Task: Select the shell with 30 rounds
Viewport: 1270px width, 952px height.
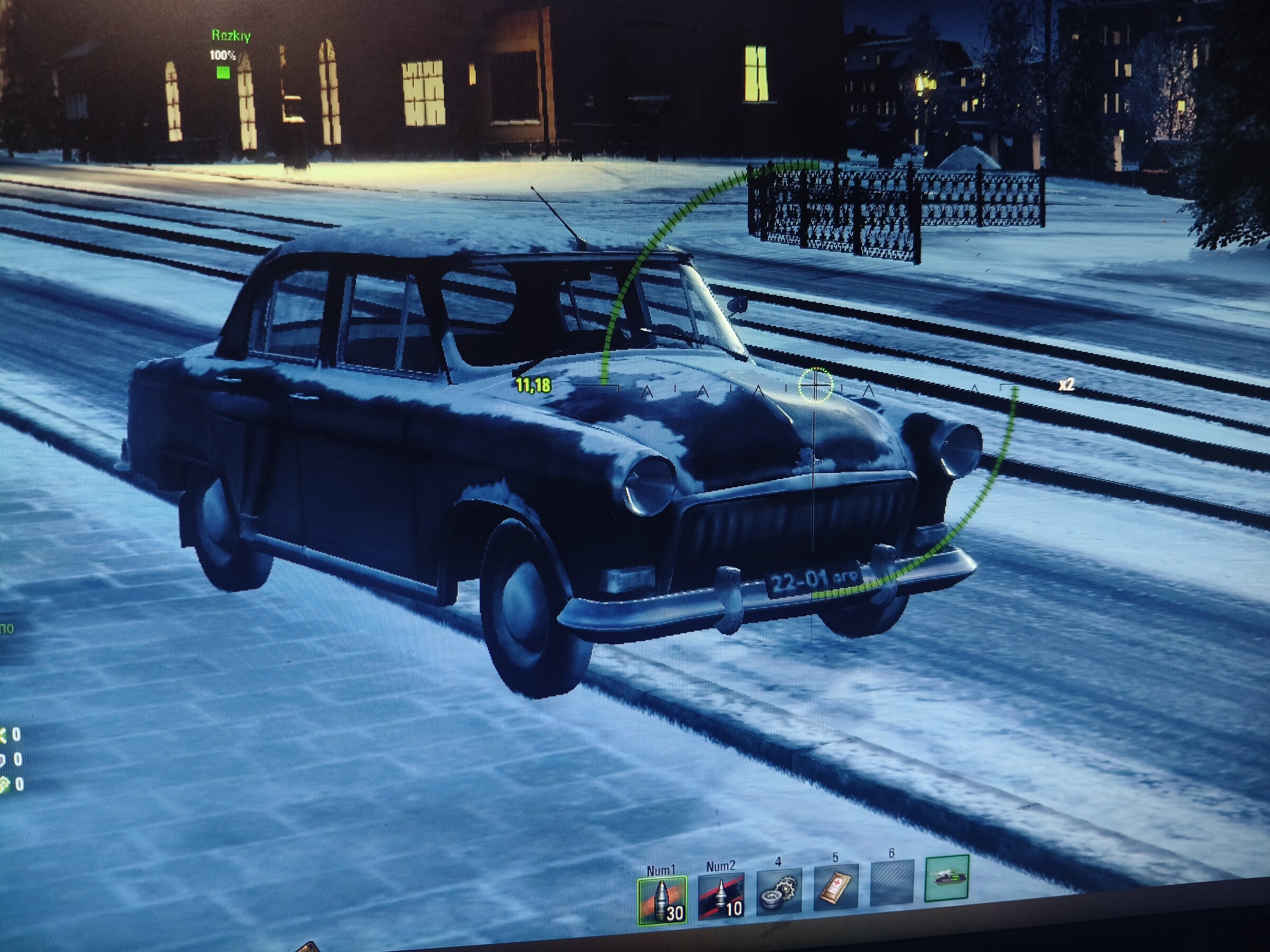Action: point(661,900)
